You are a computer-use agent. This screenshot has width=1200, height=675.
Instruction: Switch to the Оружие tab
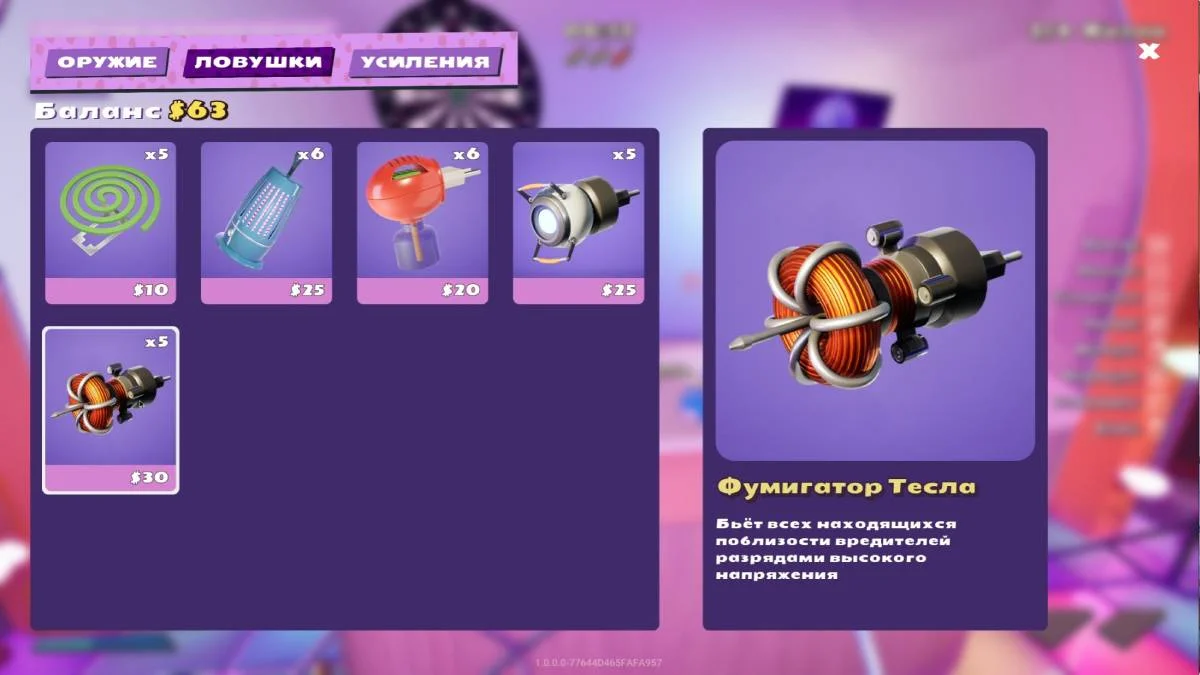pos(107,62)
